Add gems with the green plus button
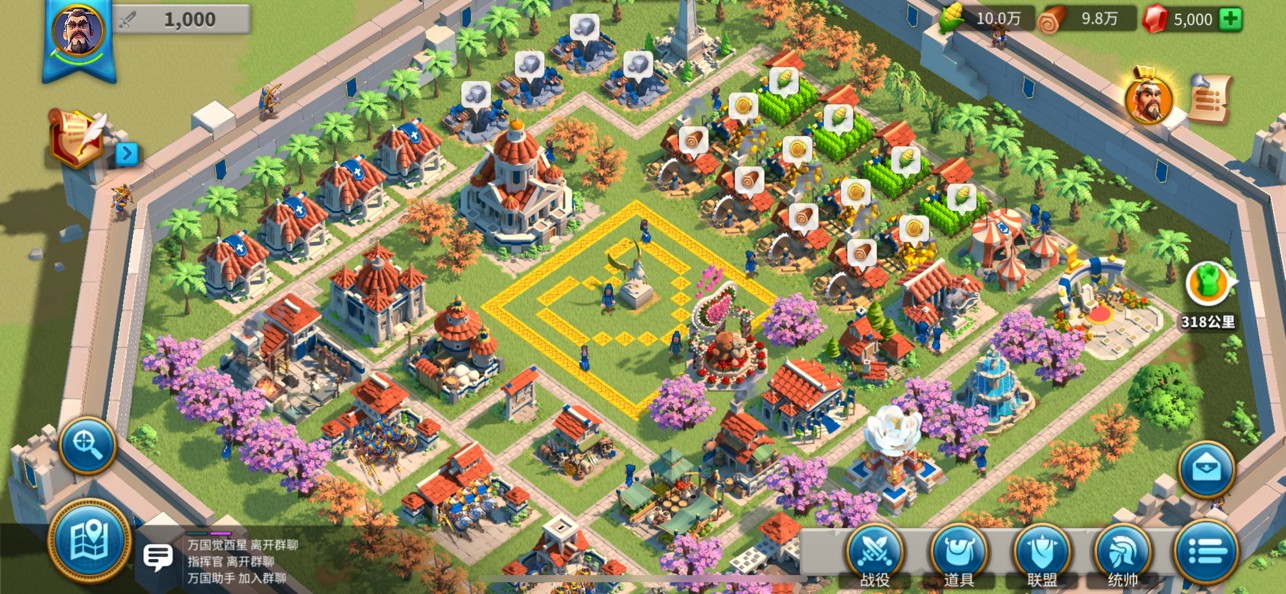The height and width of the screenshot is (594, 1286). (1231, 19)
